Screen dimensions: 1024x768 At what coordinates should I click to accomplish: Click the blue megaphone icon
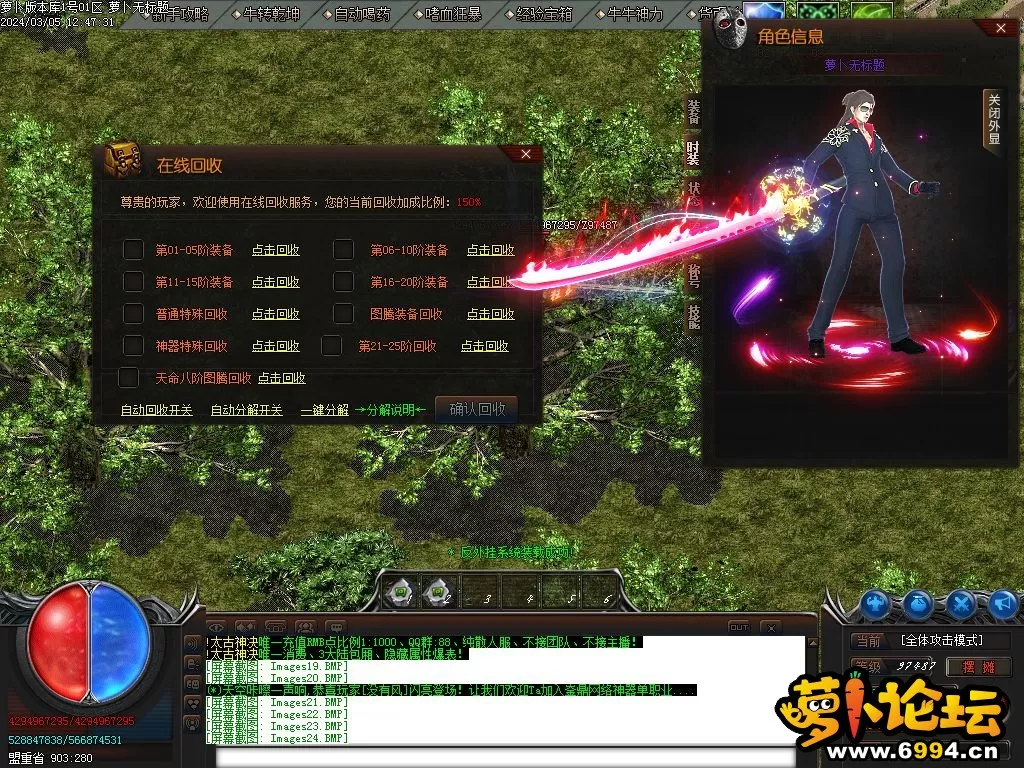coord(1003,603)
